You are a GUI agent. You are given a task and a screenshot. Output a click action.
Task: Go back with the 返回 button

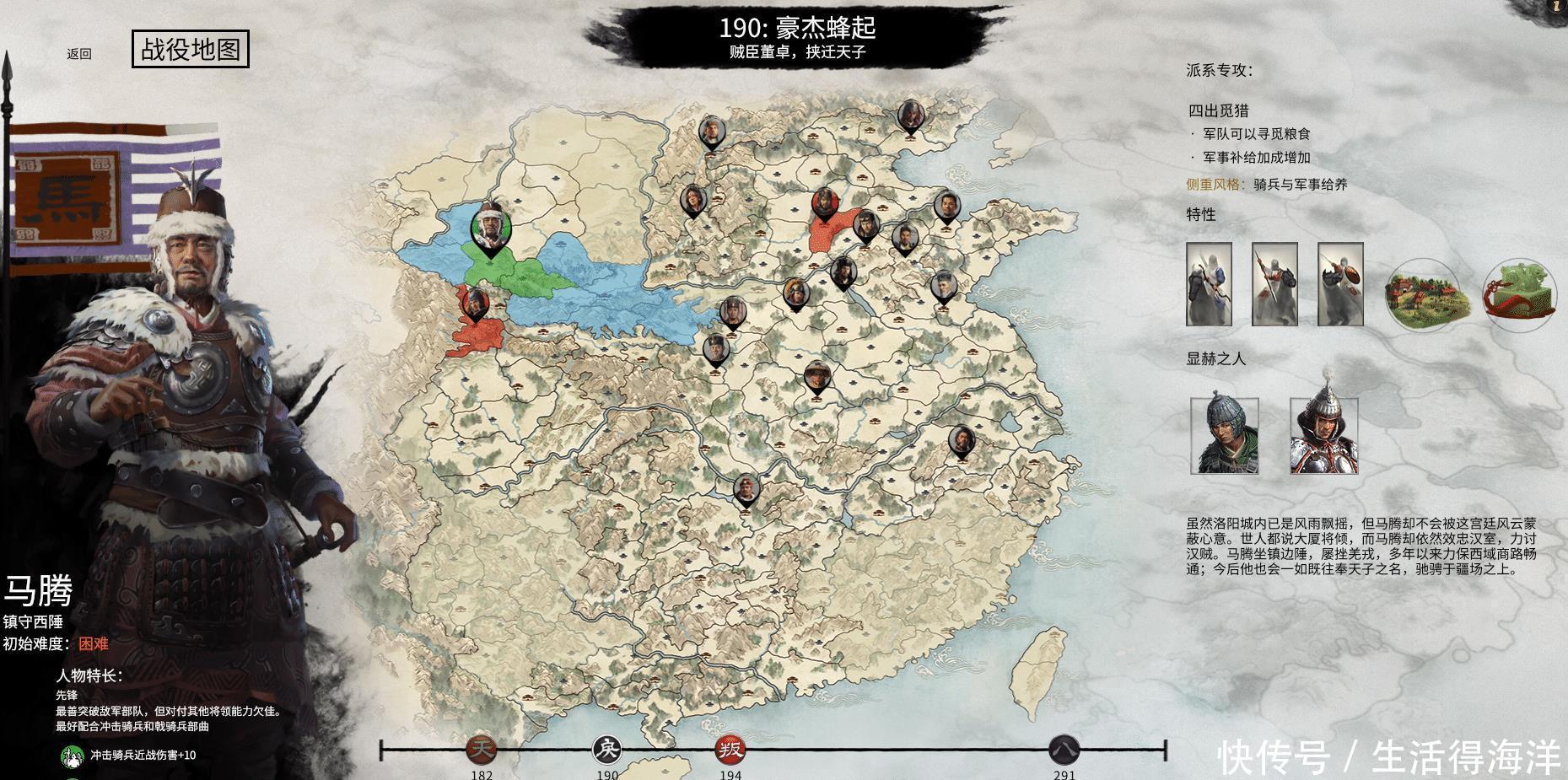[79, 54]
